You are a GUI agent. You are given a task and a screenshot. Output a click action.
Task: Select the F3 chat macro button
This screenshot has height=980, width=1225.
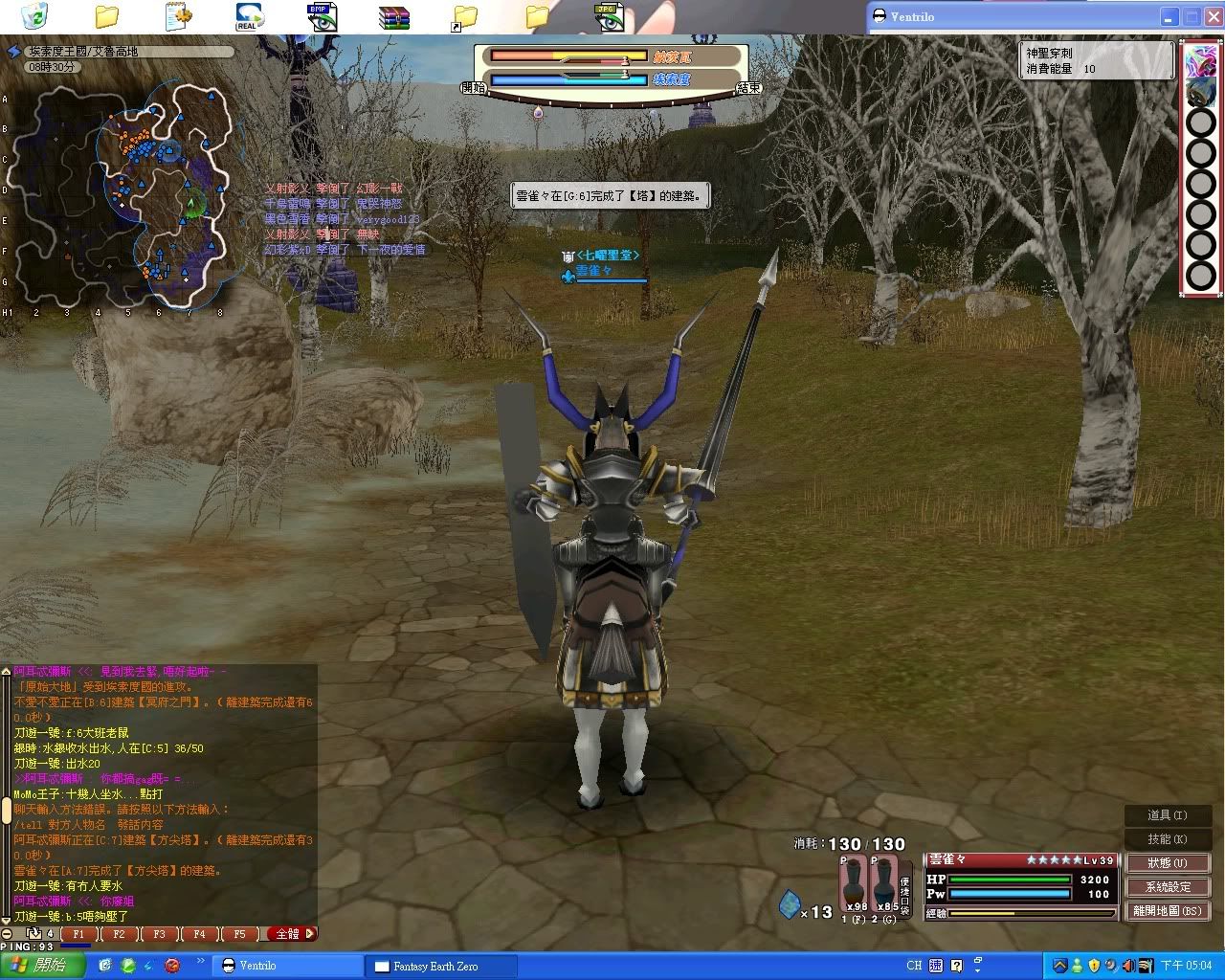[x=159, y=934]
